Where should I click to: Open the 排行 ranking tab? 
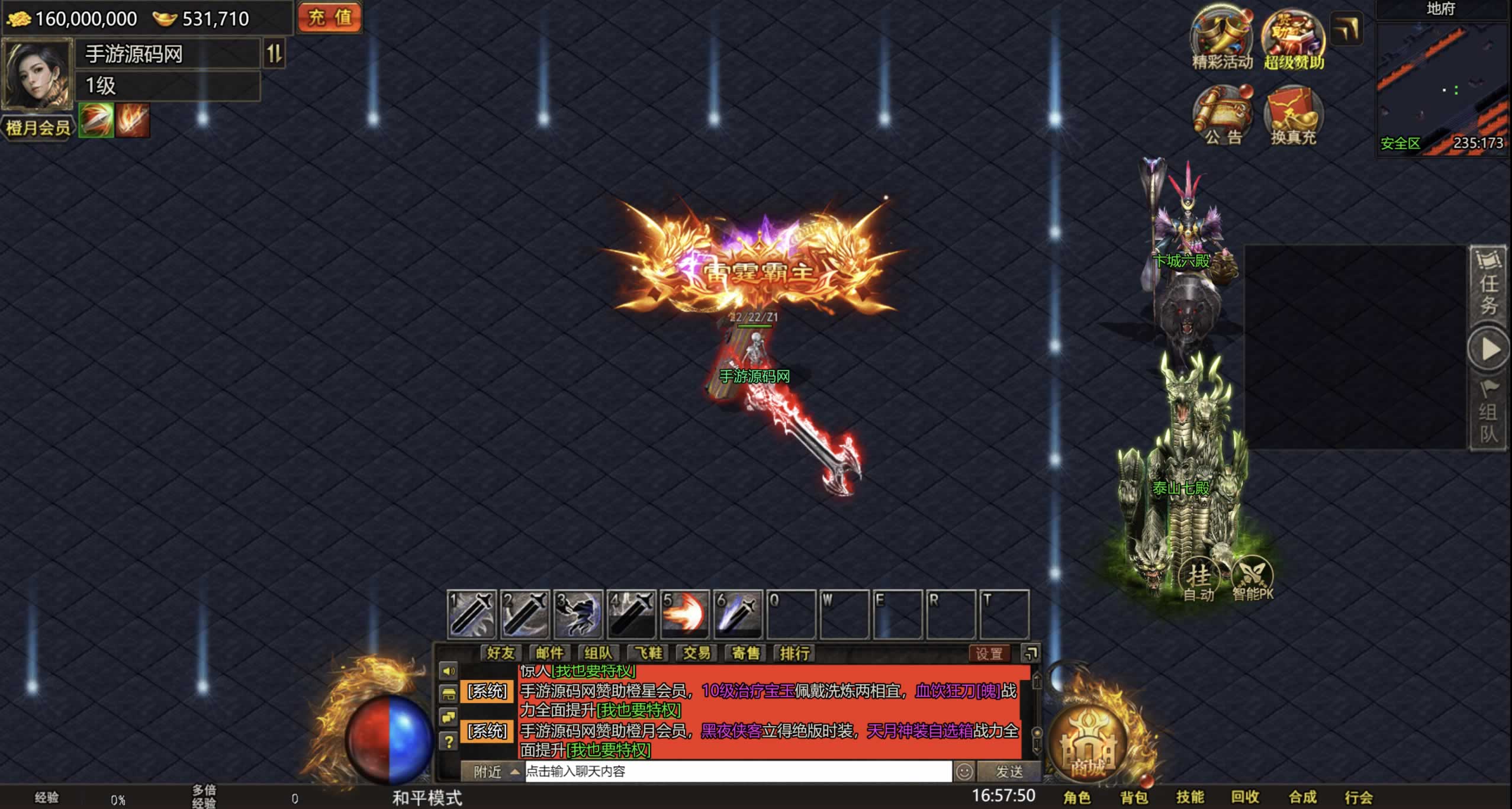[x=794, y=653]
